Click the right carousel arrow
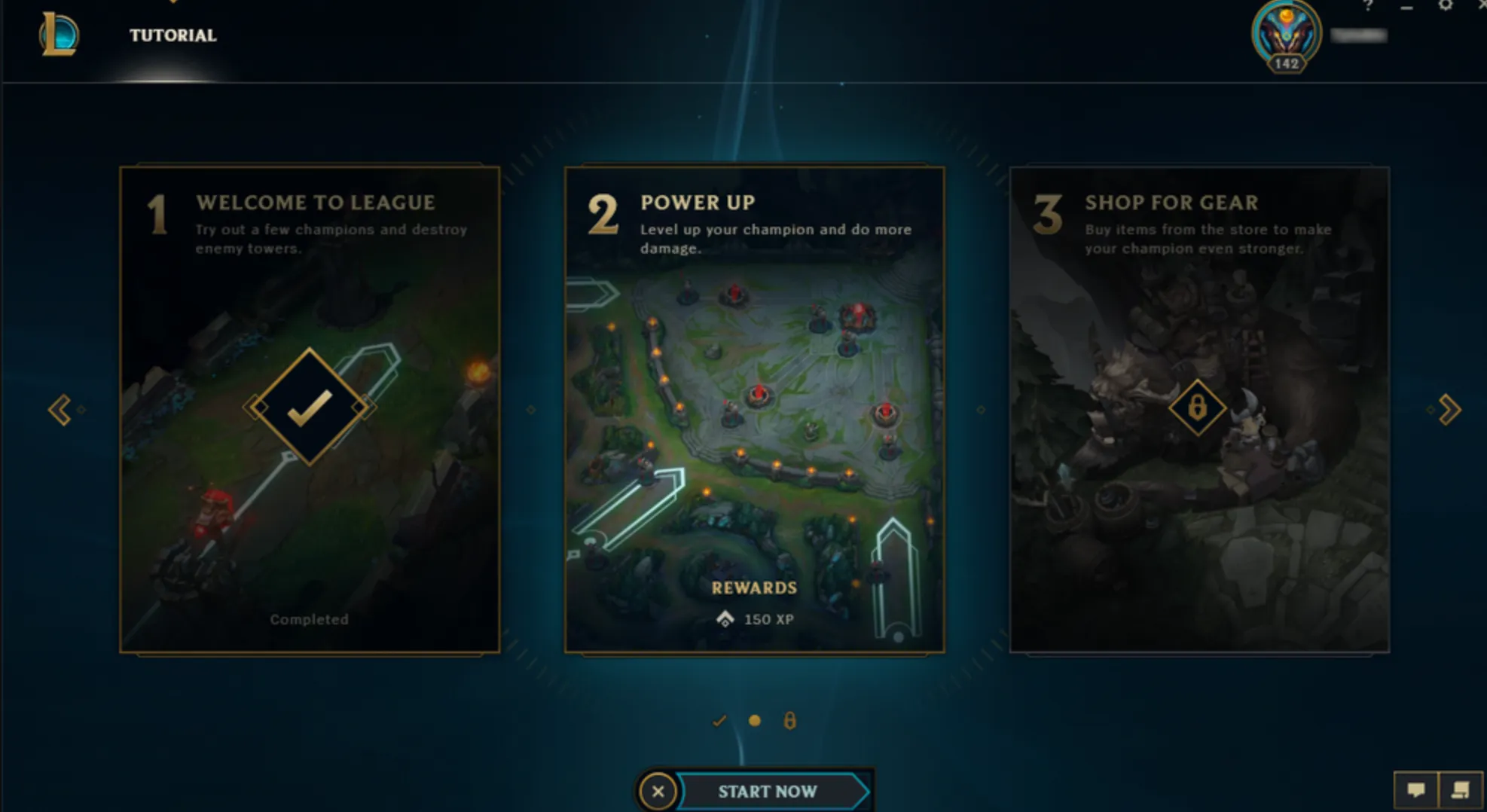The width and height of the screenshot is (1487, 812). tap(1447, 409)
